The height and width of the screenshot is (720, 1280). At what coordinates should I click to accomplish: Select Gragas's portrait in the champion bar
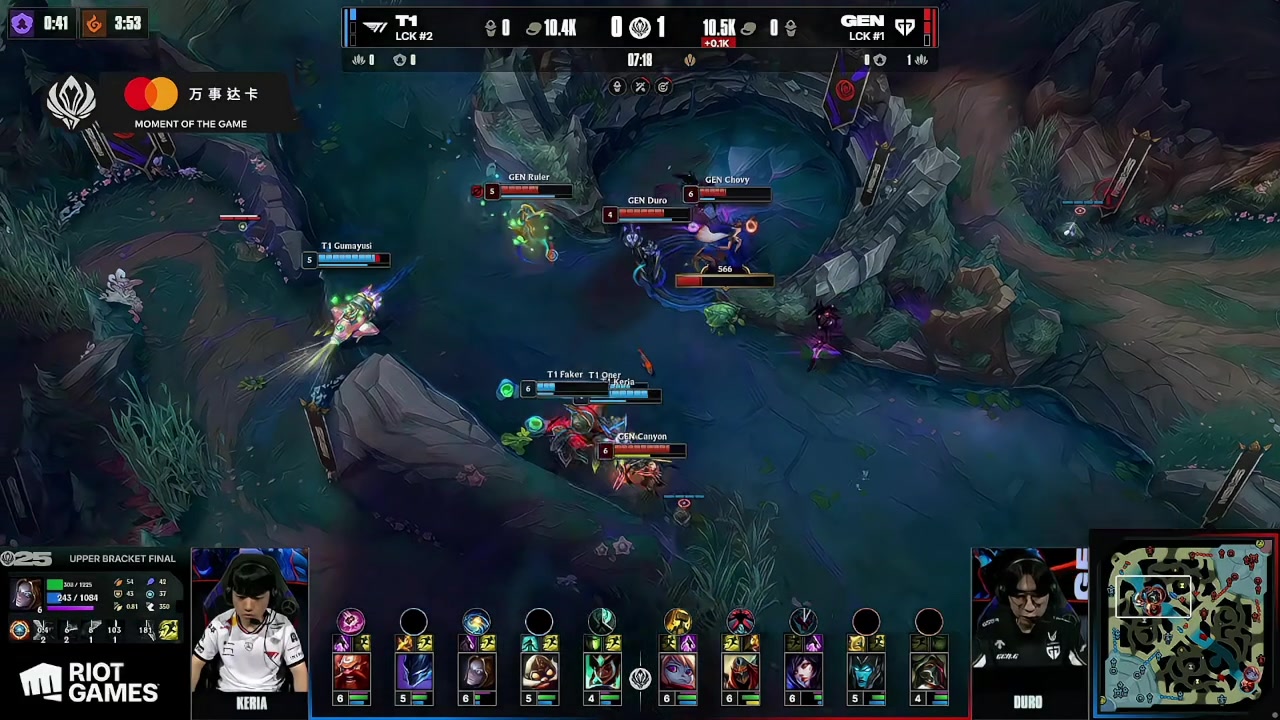click(x=351, y=671)
